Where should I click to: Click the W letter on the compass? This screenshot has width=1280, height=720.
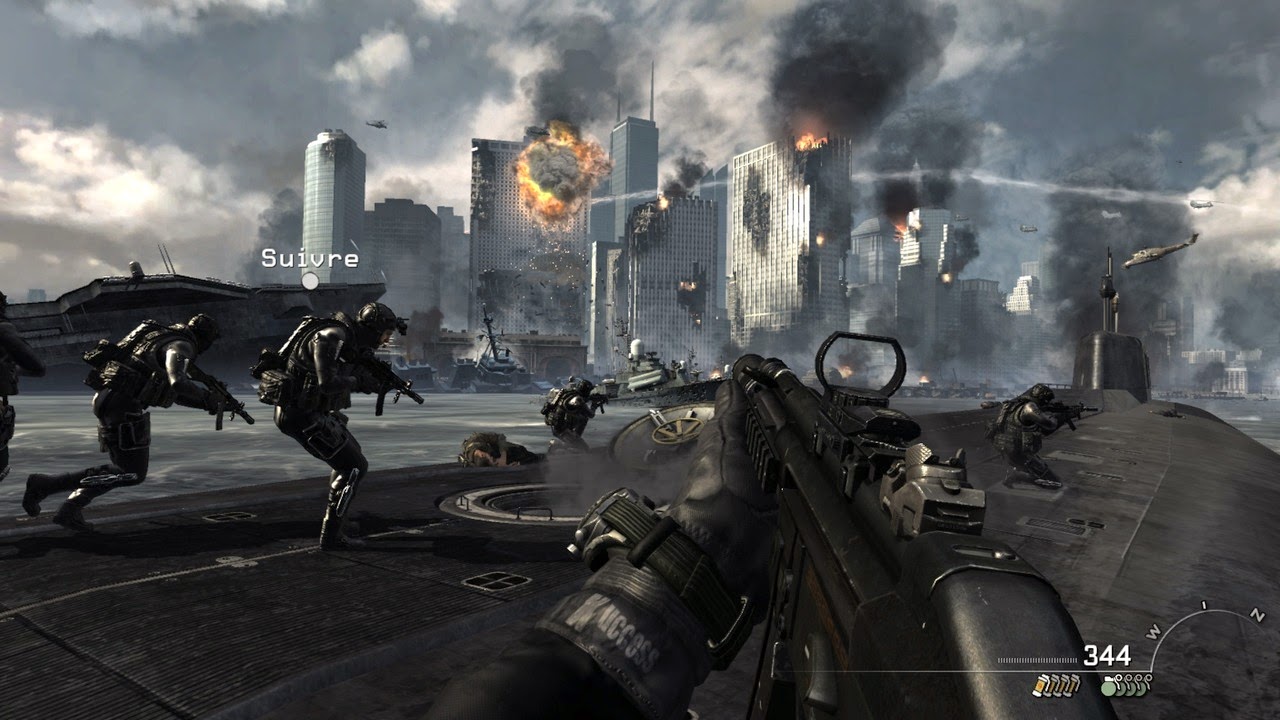click(1154, 632)
